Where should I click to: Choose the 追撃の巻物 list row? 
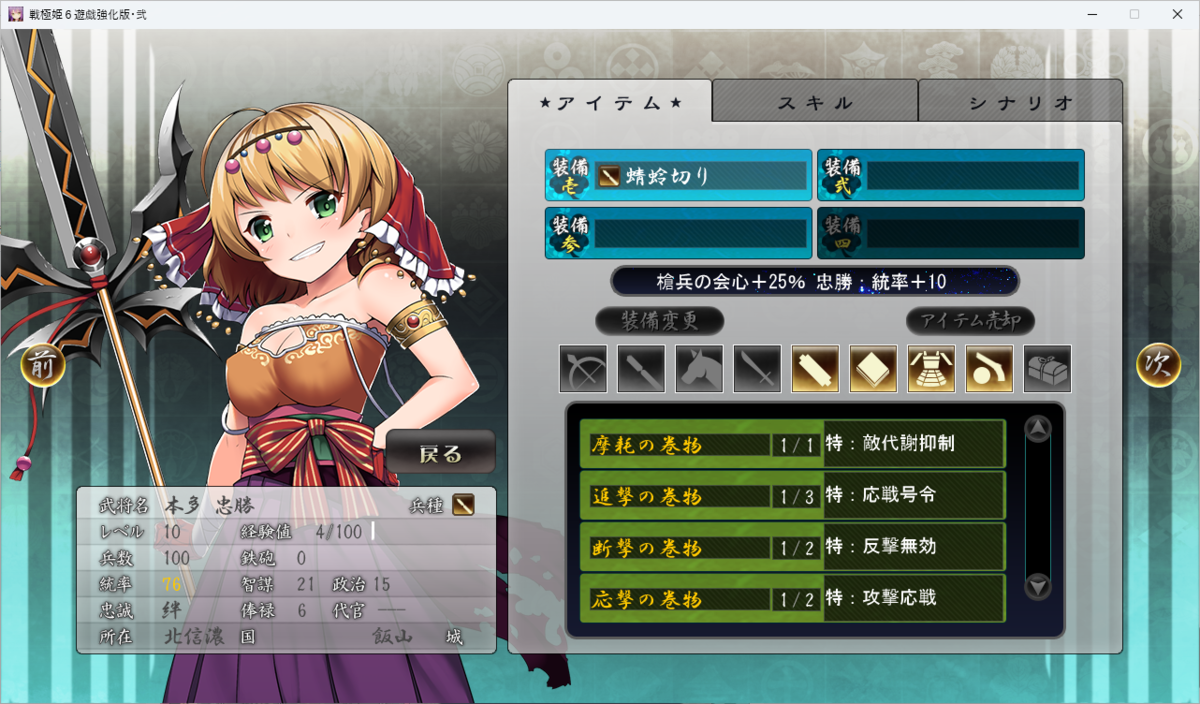(x=791, y=496)
